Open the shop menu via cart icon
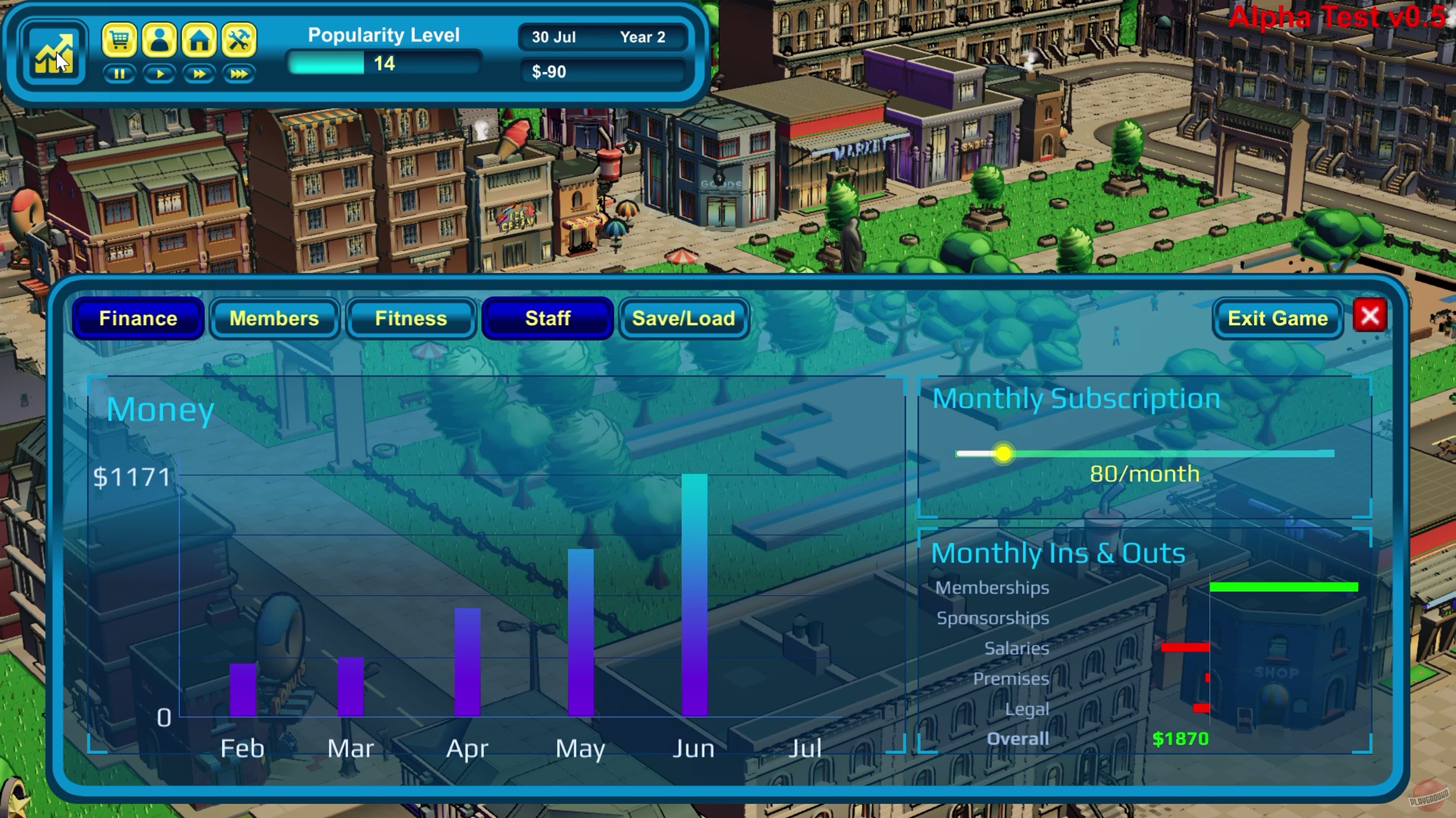The width and height of the screenshot is (1456, 818). click(x=120, y=40)
